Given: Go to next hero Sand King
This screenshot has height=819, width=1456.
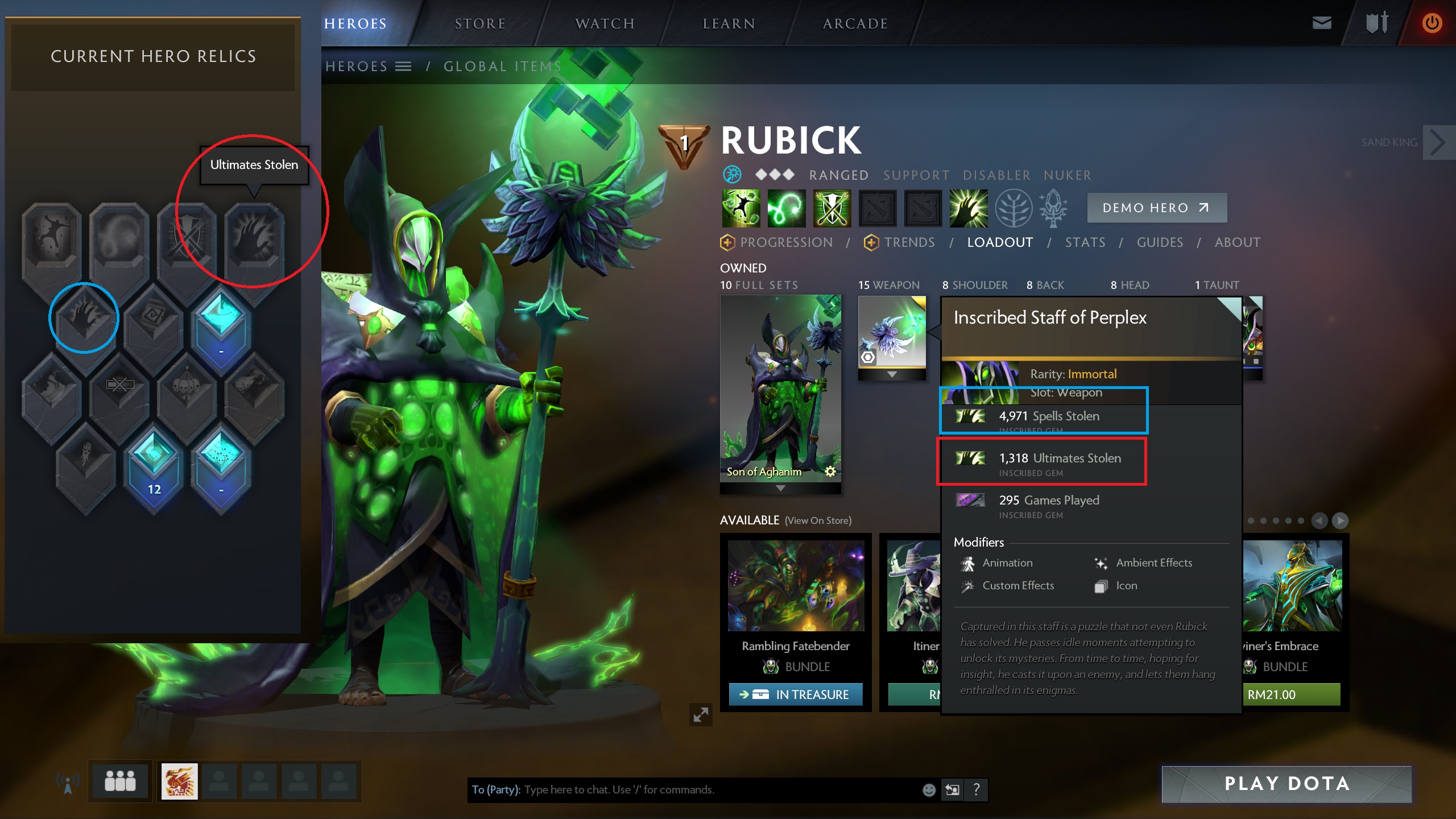Looking at the screenshot, I should click(x=1437, y=143).
